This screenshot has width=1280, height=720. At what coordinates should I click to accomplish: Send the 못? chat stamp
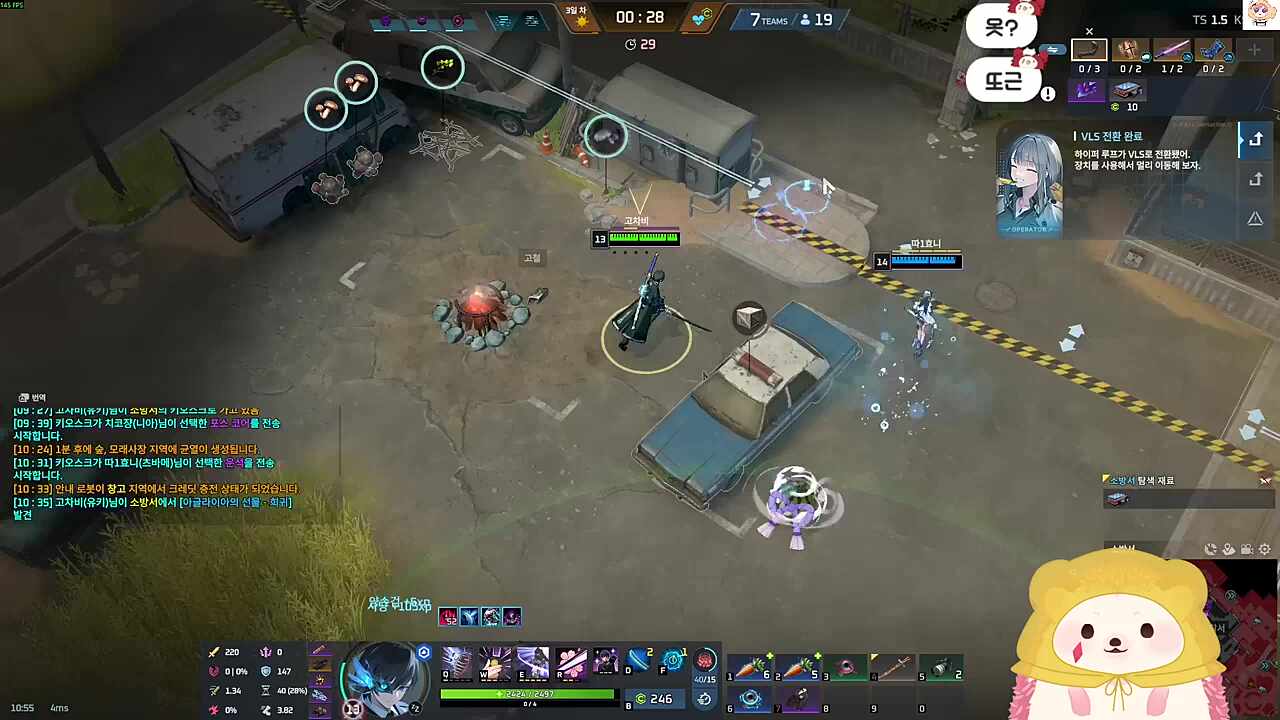click(x=1002, y=27)
